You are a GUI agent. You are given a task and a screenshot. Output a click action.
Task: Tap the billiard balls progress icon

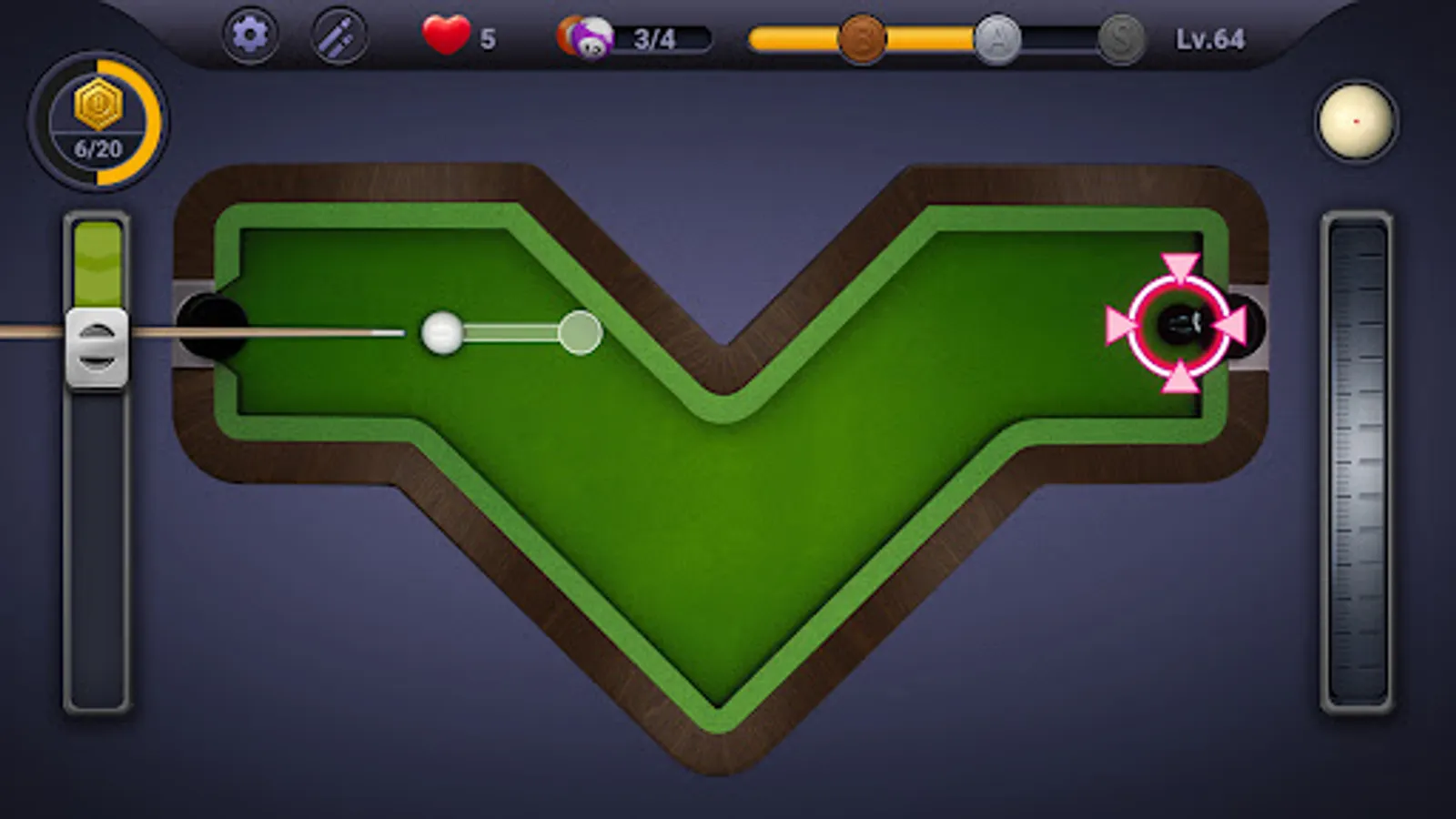(x=586, y=36)
